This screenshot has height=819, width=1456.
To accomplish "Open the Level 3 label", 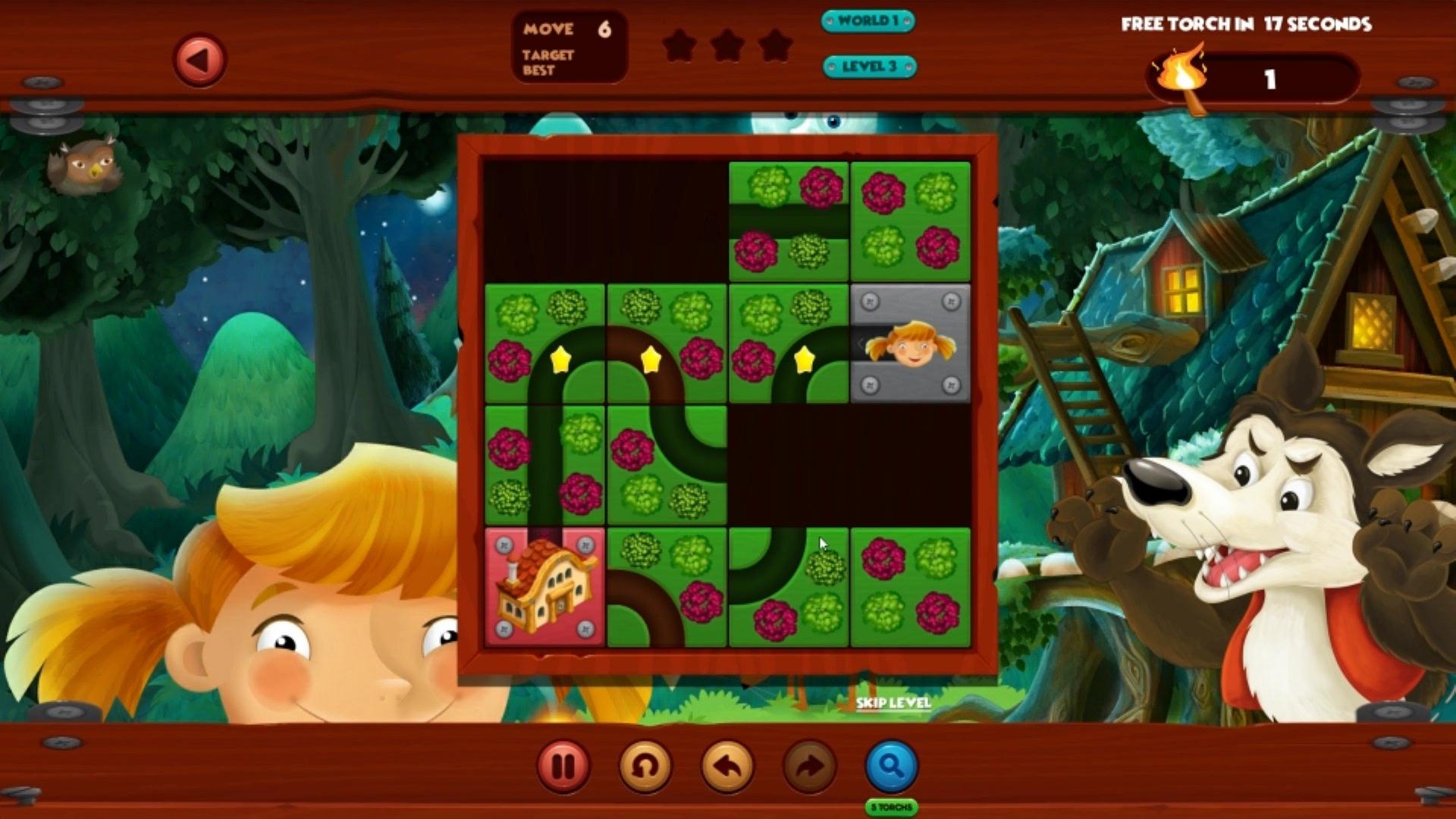I will pos(869,66).
